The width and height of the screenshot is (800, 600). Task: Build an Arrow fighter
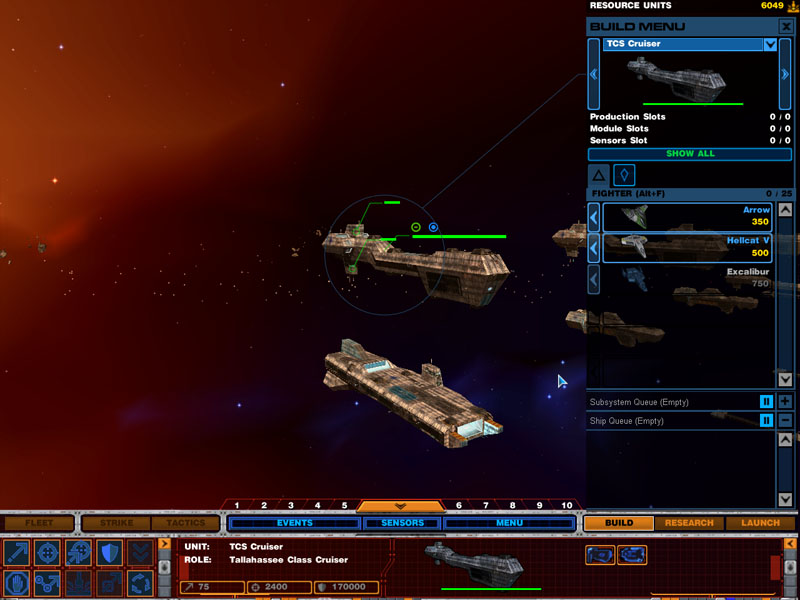pyautogui.click(x=688, y=216)
